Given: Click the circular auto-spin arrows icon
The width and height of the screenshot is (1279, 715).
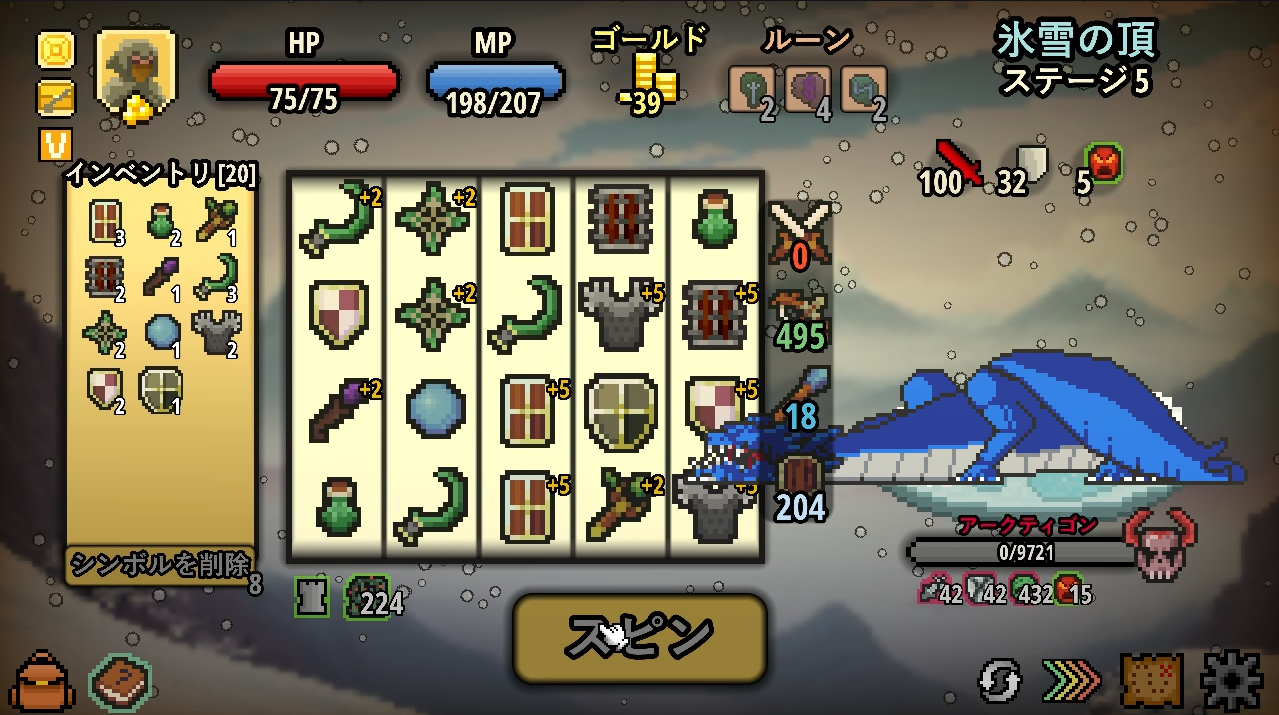Looking at the screenshot, I should [1000, 681].
